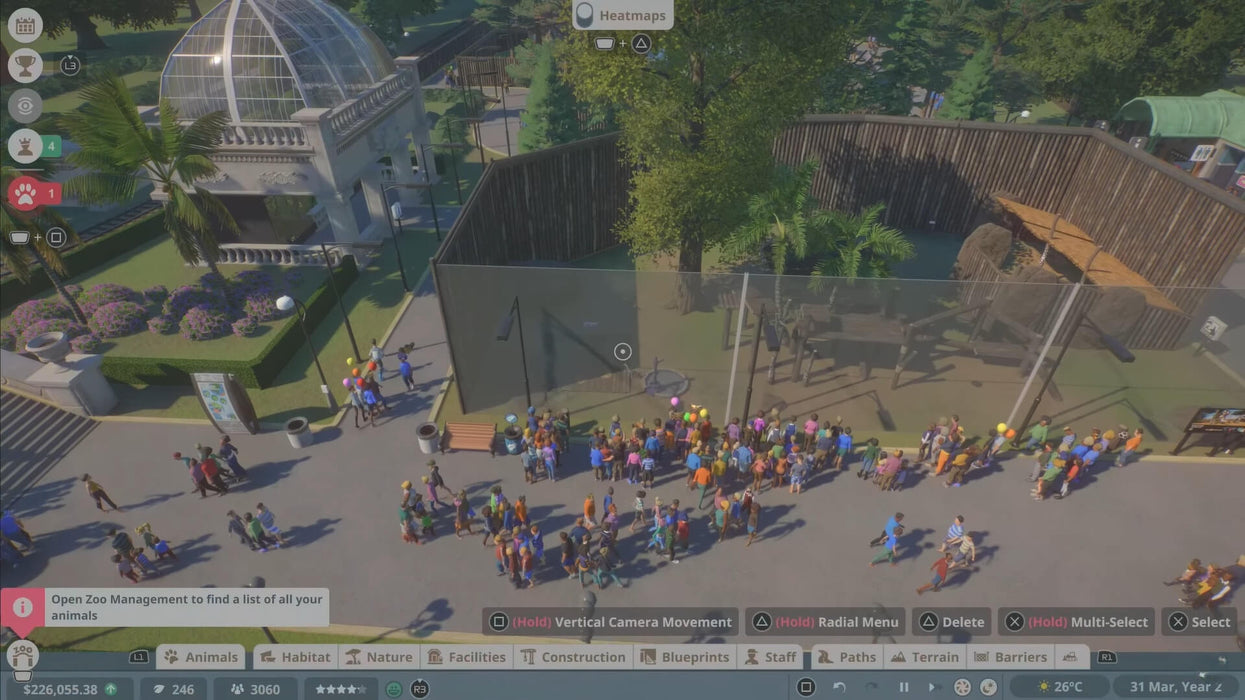Show the red paw print animal alert

(25, 193)
